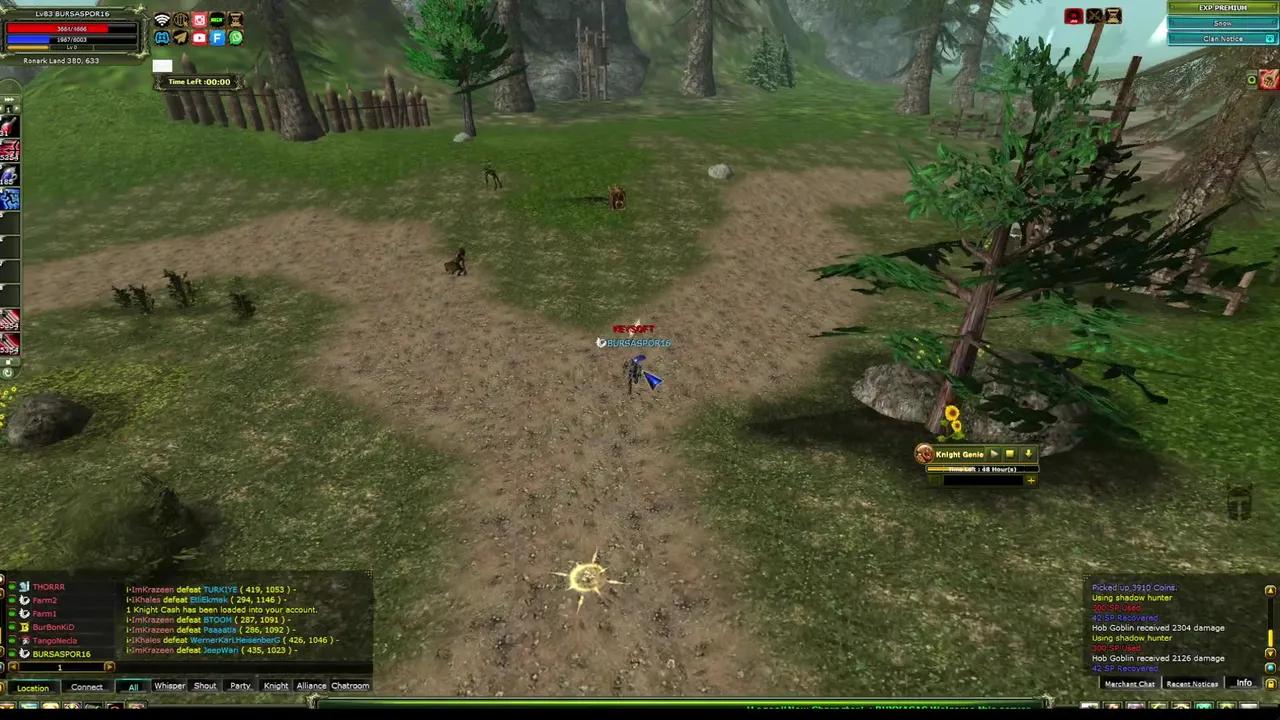Click the WhatsApp icon near the minimap area
This screenshot has height=720, width=1280.
pyautogui.click(x=235, y=38)
